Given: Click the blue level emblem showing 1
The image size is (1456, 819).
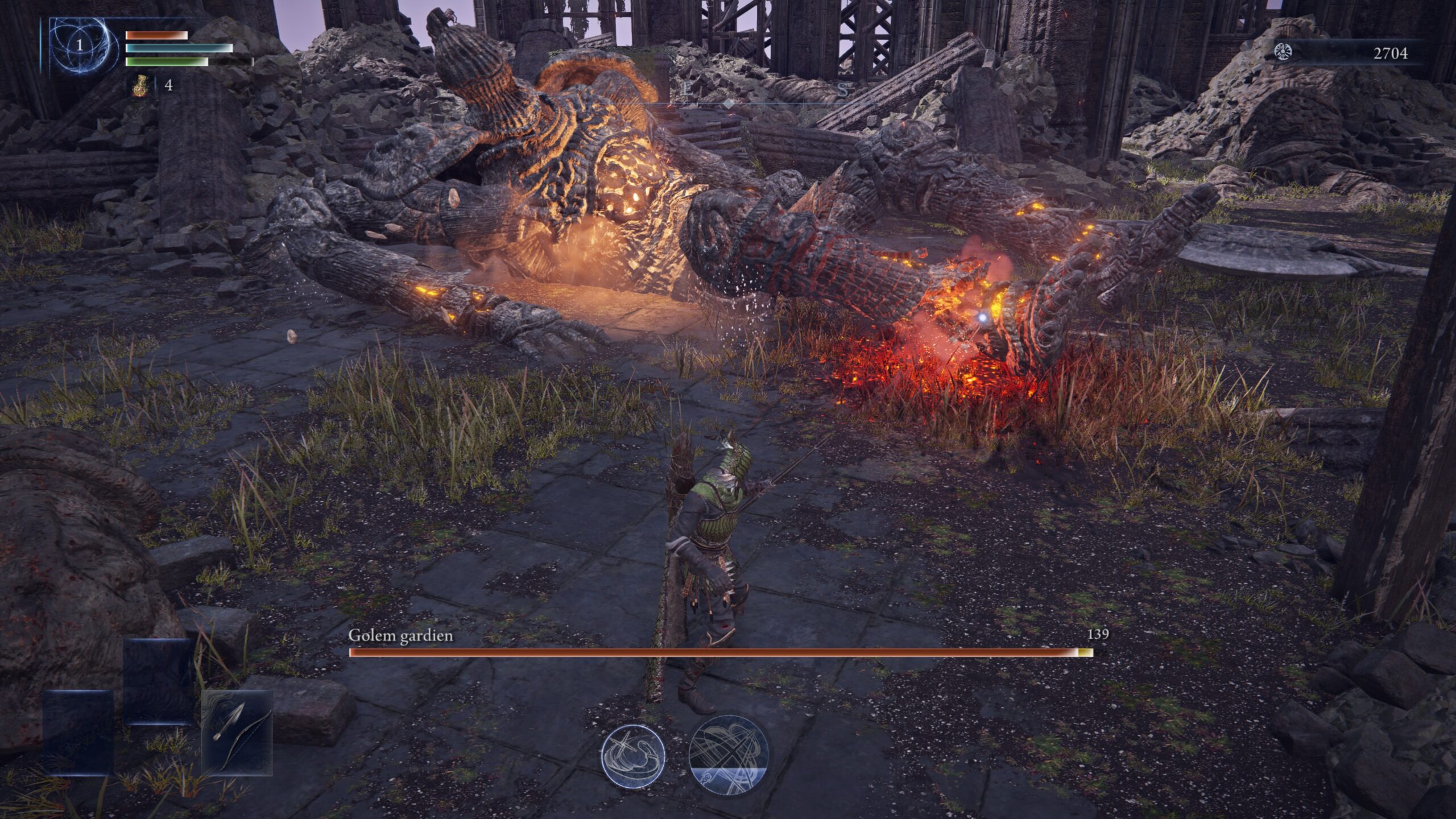Looking at the screenshot, I should point(80,45).
